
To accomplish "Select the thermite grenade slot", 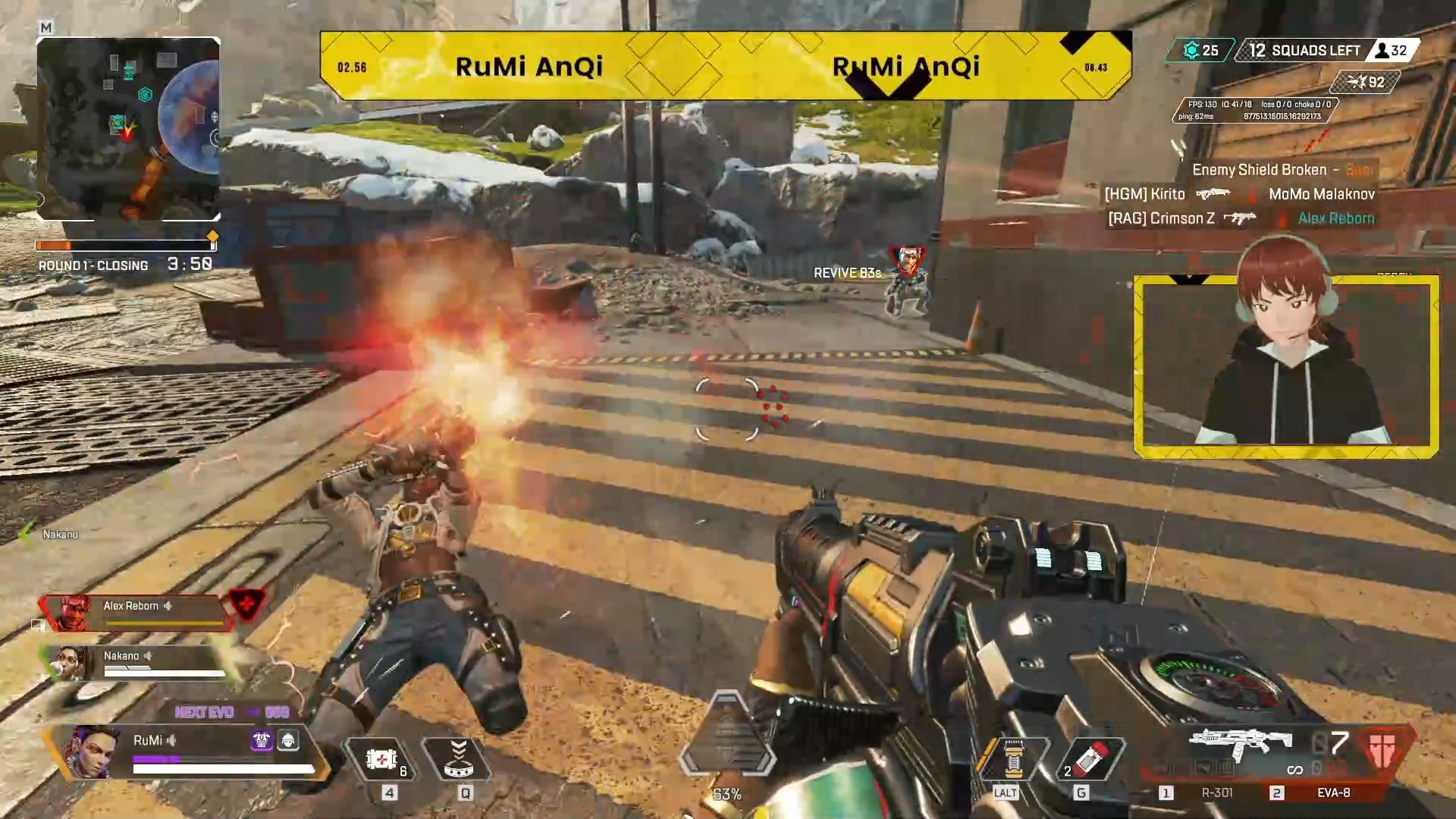I will point(1089,758).
